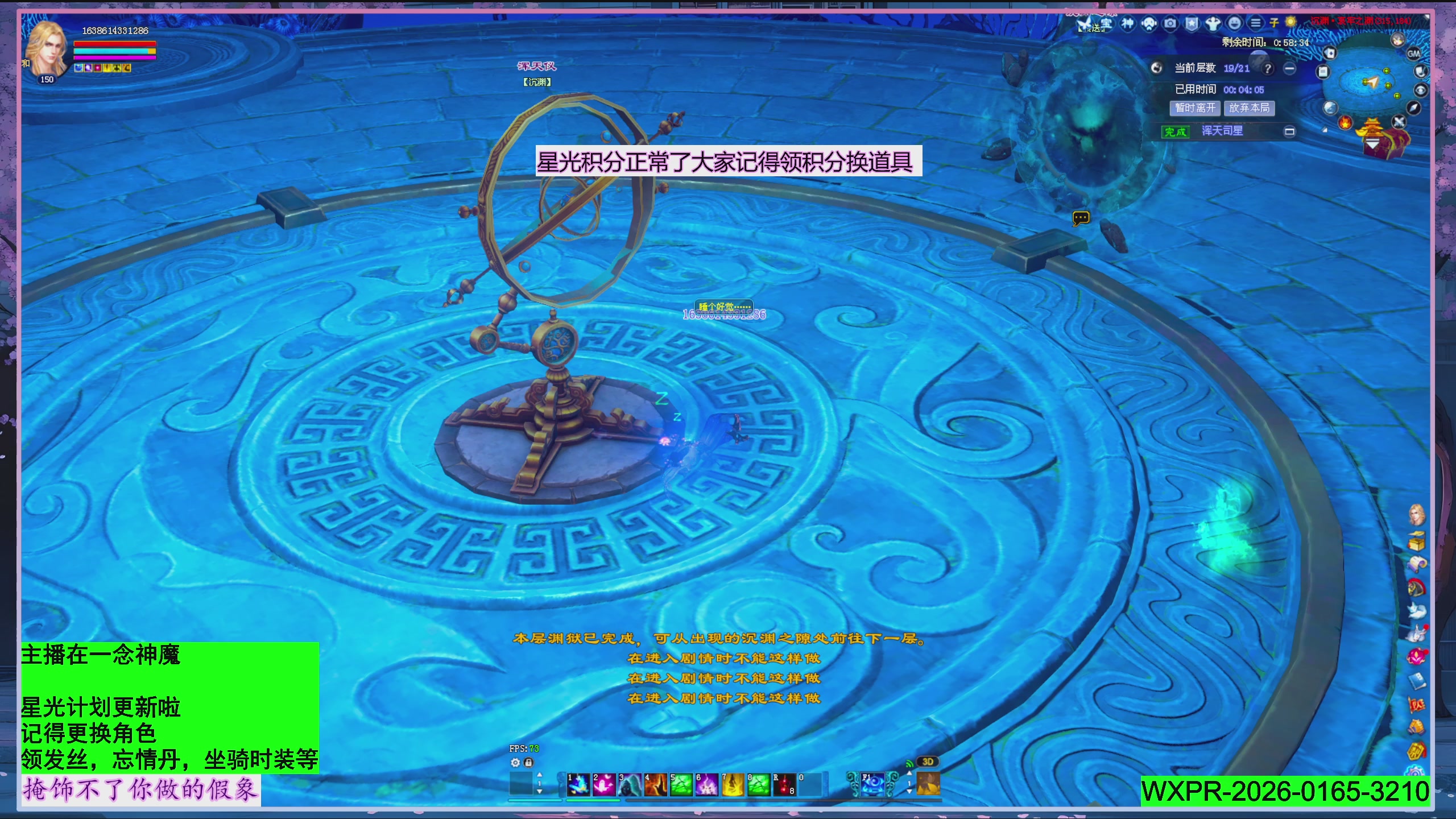Click the 放弃本局 button
The height and width of the screenshot is (819, 1456).
1250,108
